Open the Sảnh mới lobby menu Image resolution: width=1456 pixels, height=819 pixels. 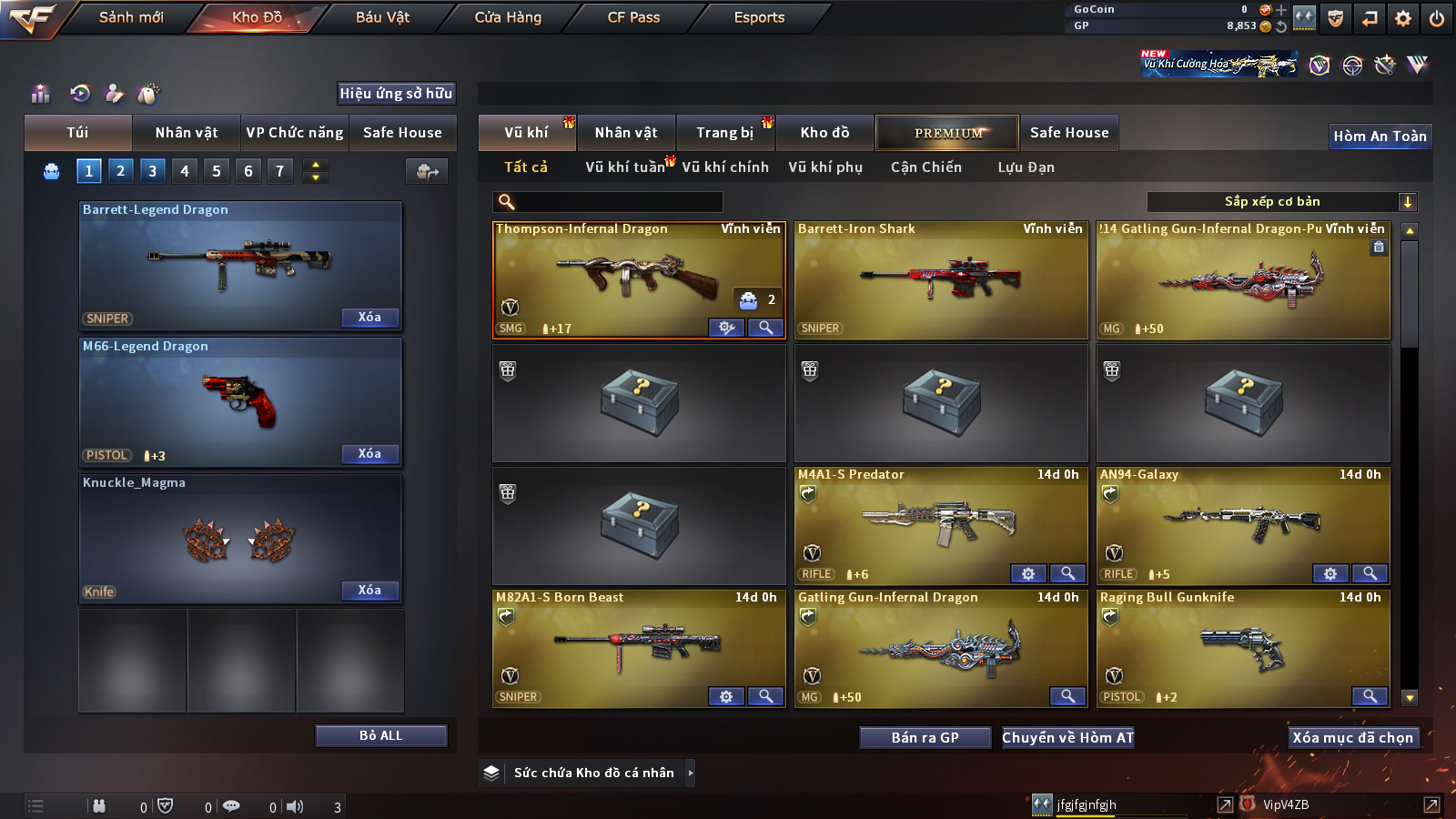pos(131,17)
